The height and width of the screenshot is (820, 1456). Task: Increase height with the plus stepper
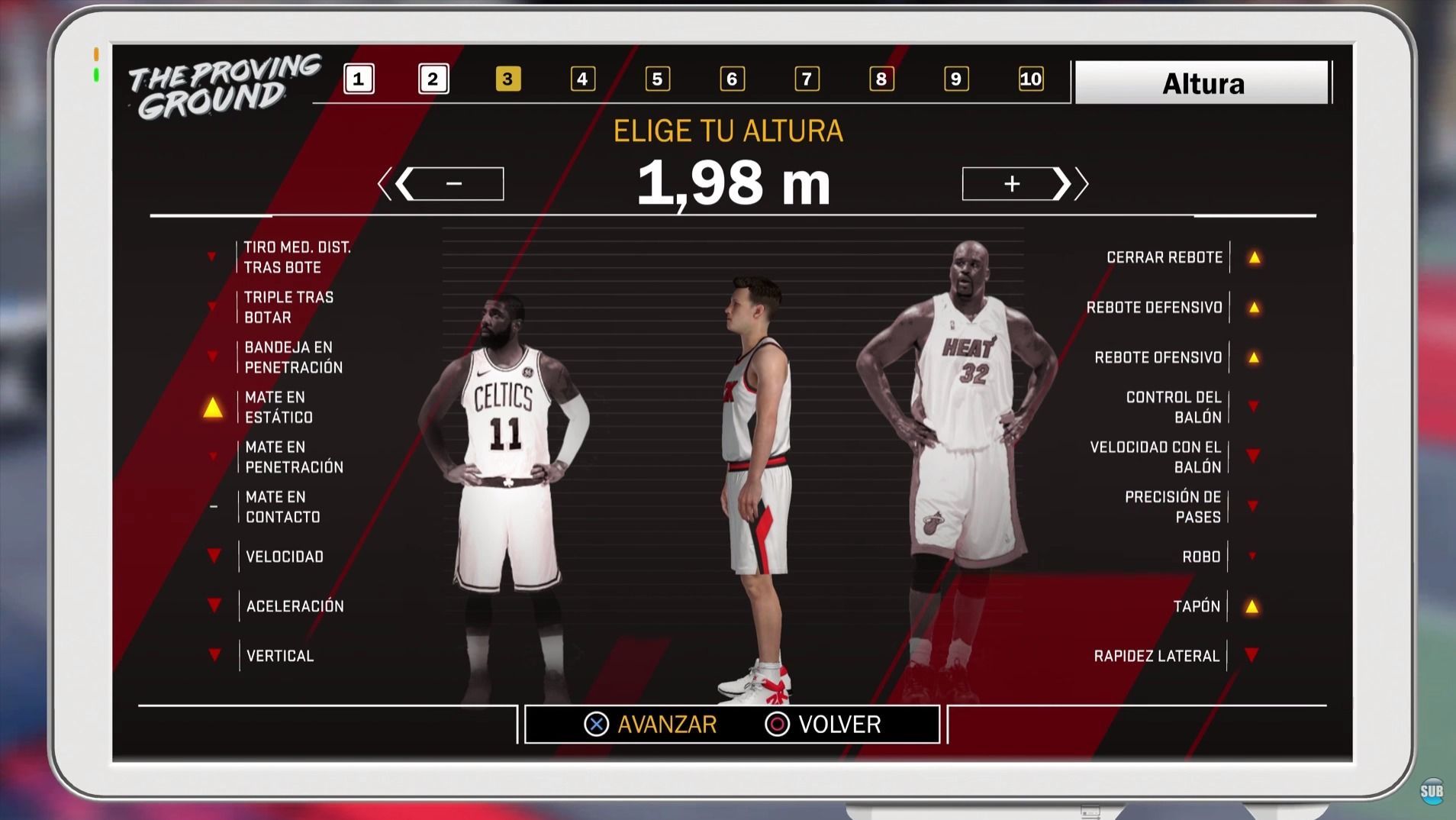point(1012,184)
